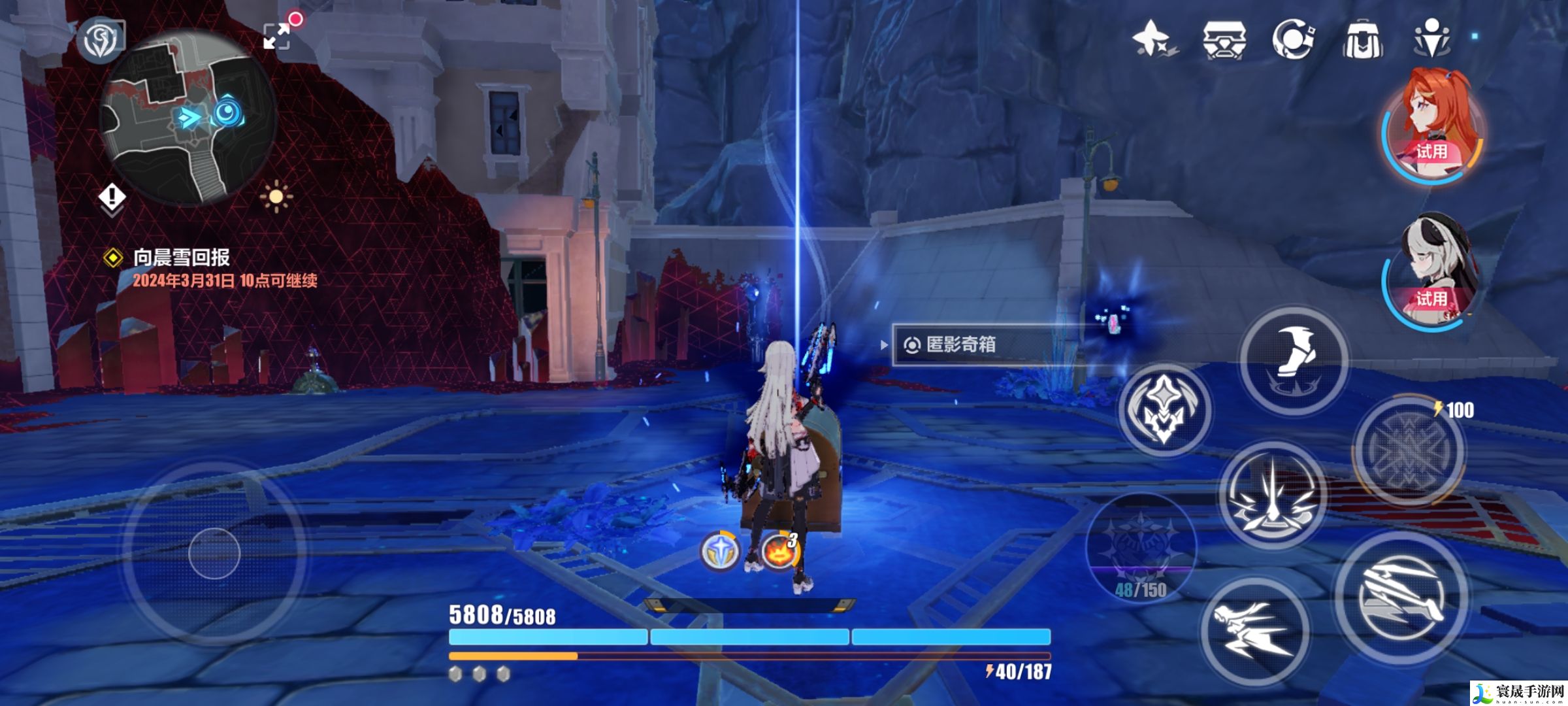This screenshot has width=1568, height=706.
Task: Open the supply crate icon in top bar
Action: coord(1224,39)
